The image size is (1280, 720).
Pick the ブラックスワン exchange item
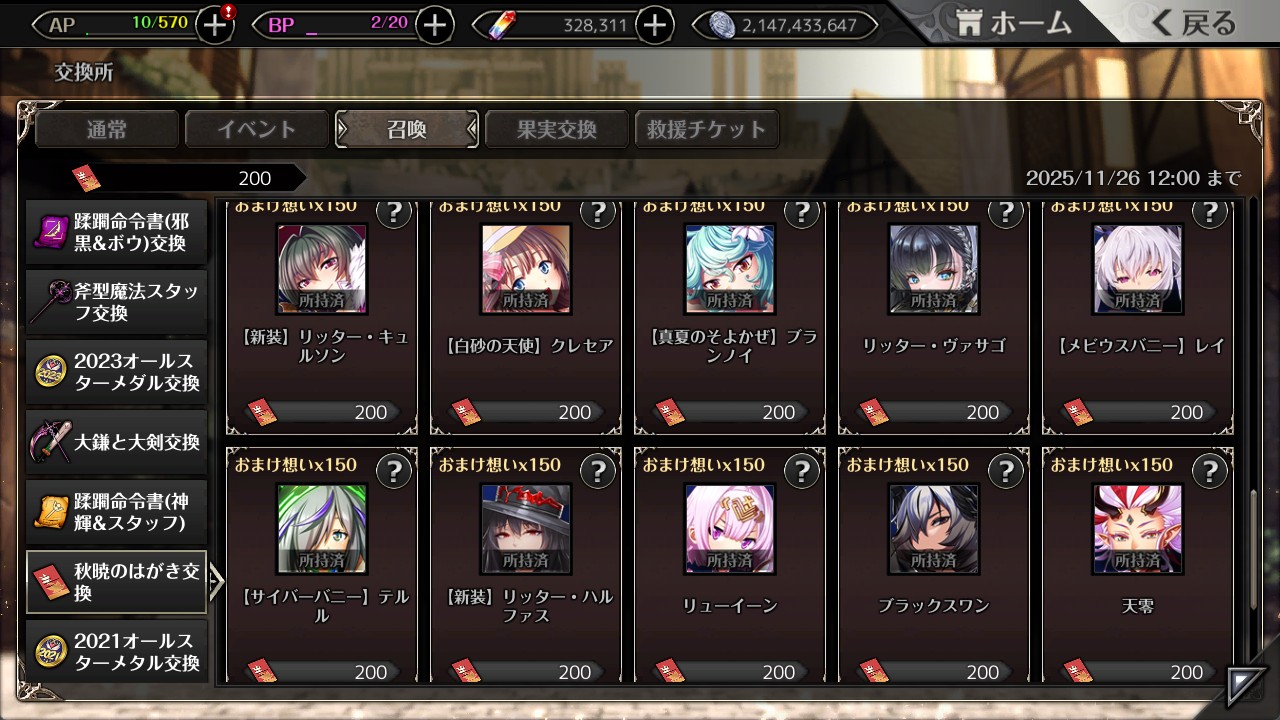tap(934, 529)
